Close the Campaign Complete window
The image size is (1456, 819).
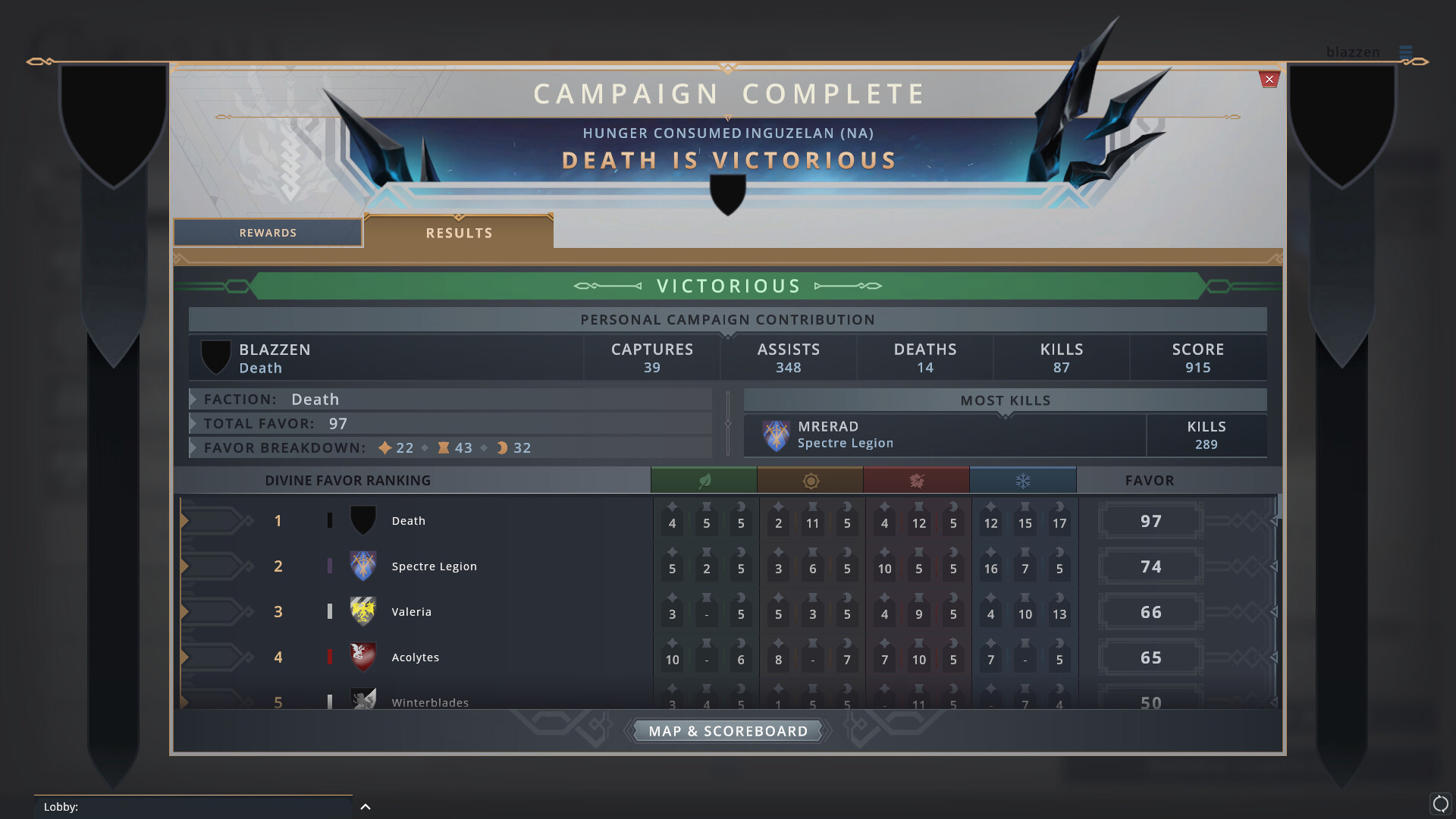click(x=1269, y=80)
